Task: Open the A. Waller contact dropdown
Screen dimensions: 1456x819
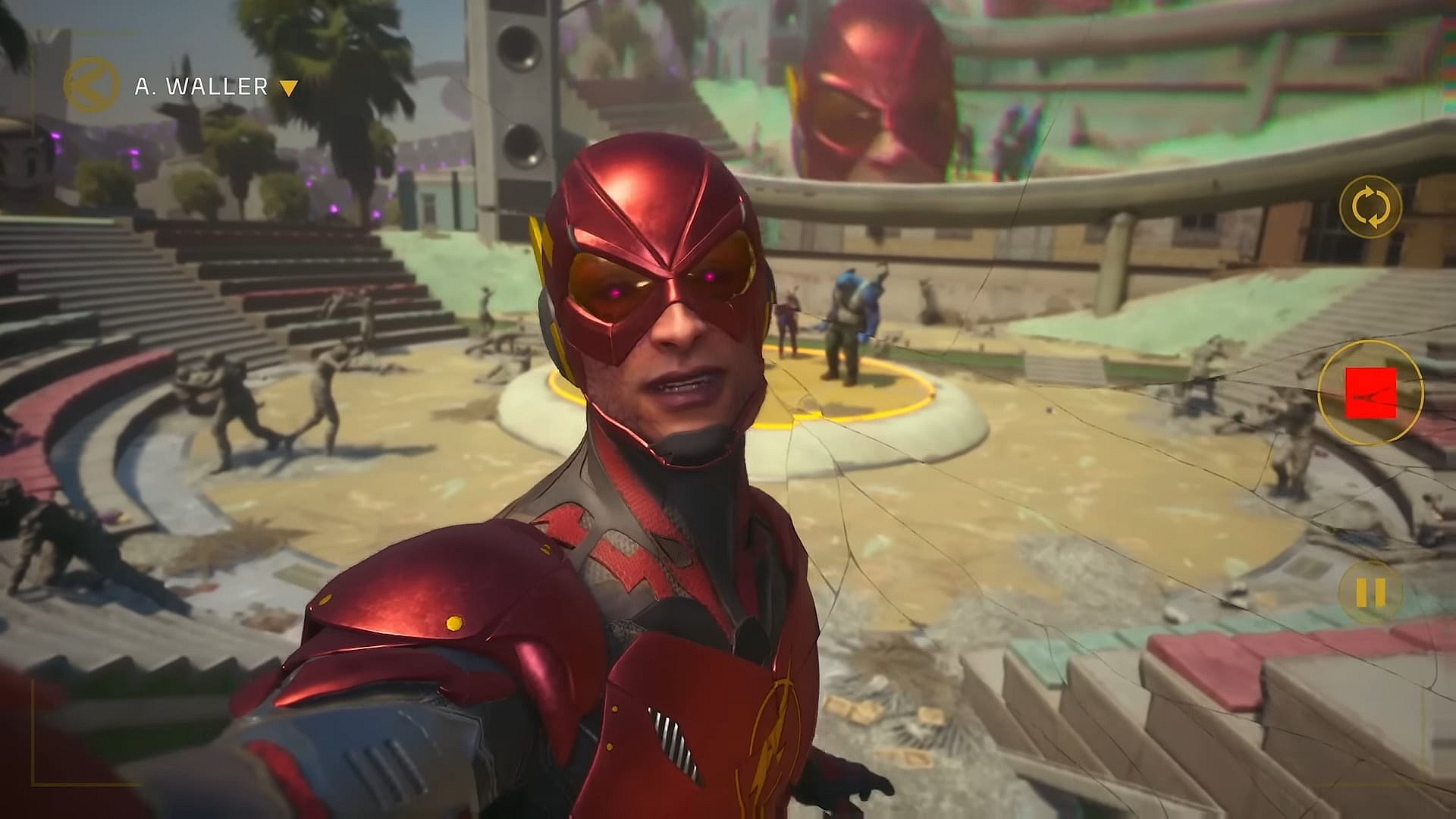Action: pos(288,88)
